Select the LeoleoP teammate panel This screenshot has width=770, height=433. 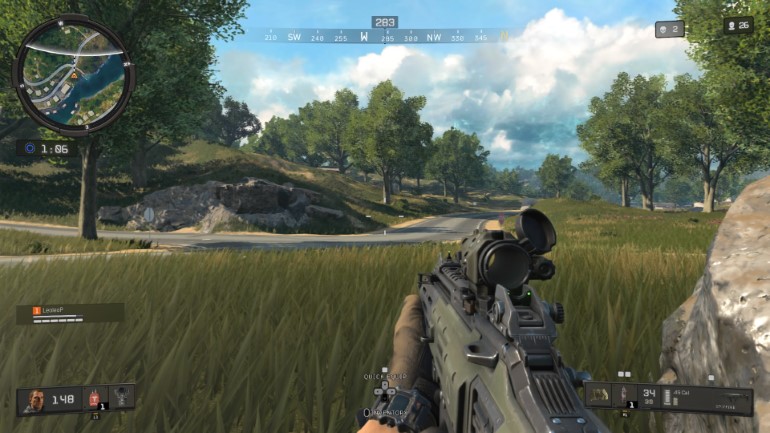(70, 313)
